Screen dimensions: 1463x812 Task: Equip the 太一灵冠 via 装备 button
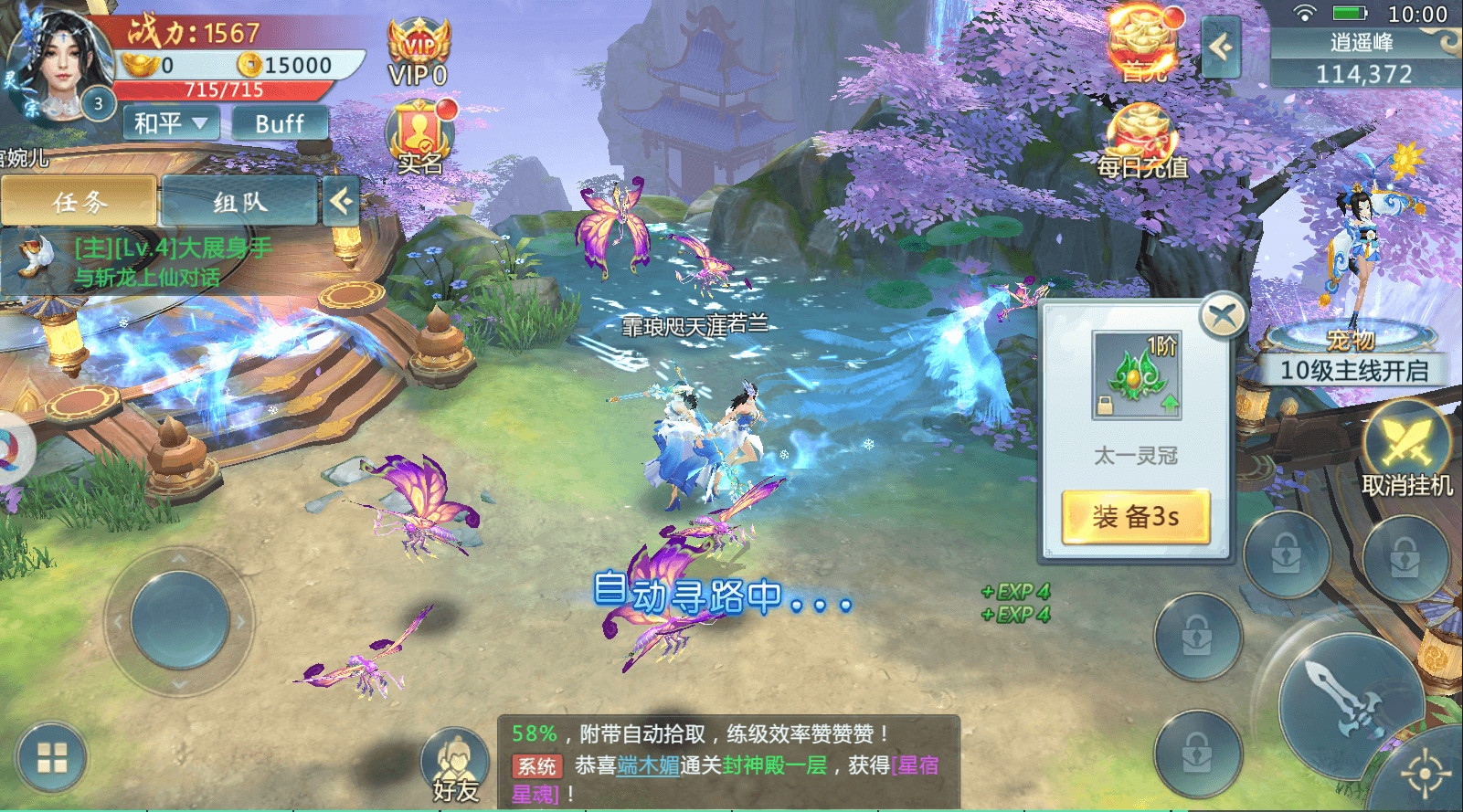(1136, 517)
